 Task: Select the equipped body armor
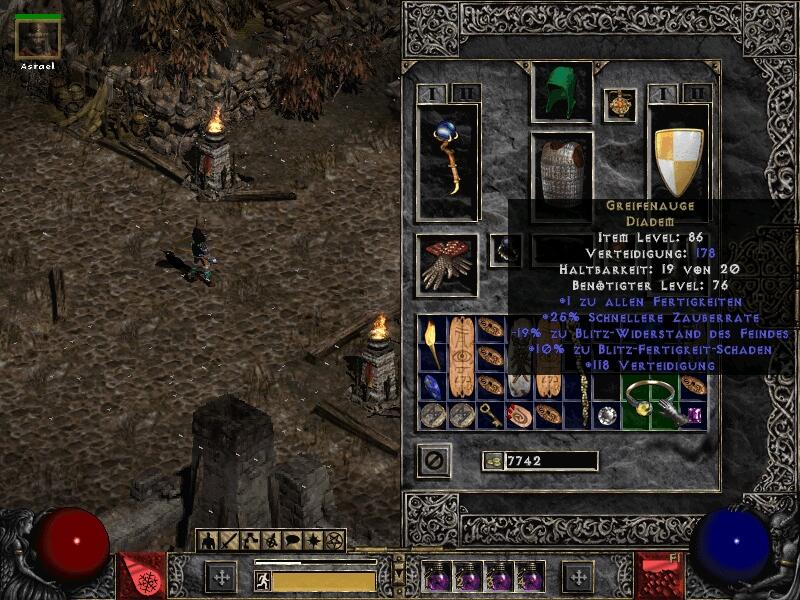pyautogui.click(x=561, y=168)
